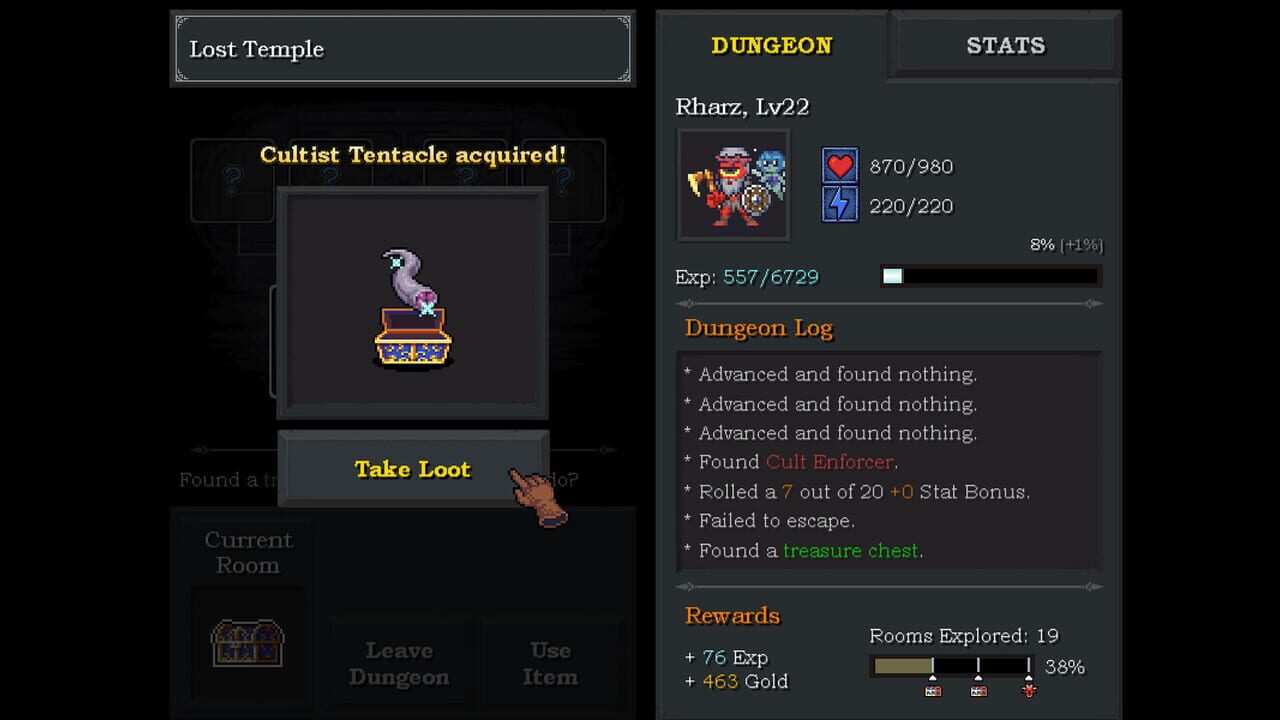The width and height of the screenshot is (1280, 720).
Task: Click the blue lightning energy icon
Action: pyautogui.click(x=840, y=205)
